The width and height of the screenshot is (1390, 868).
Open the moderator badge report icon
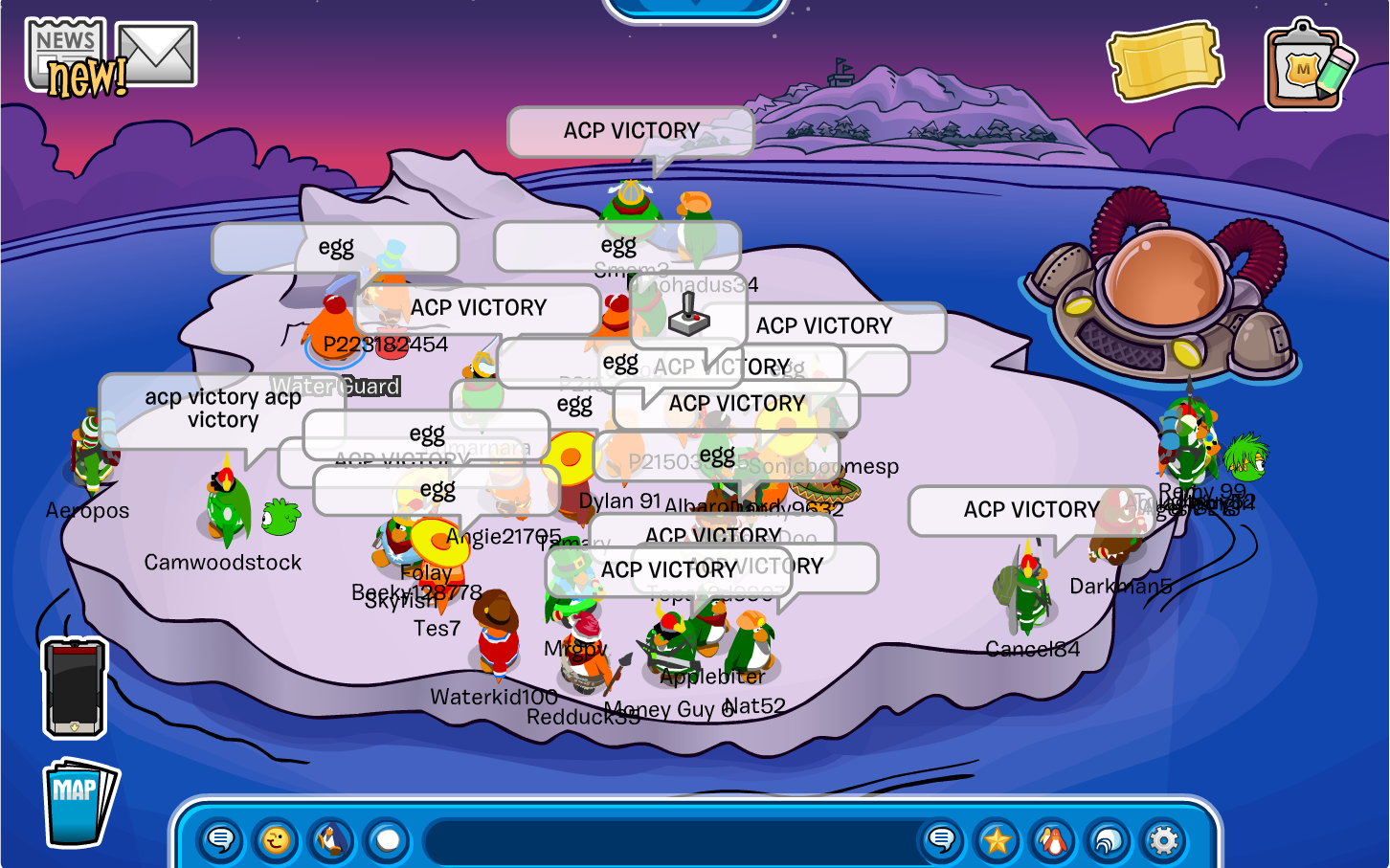click(1309, 65)
